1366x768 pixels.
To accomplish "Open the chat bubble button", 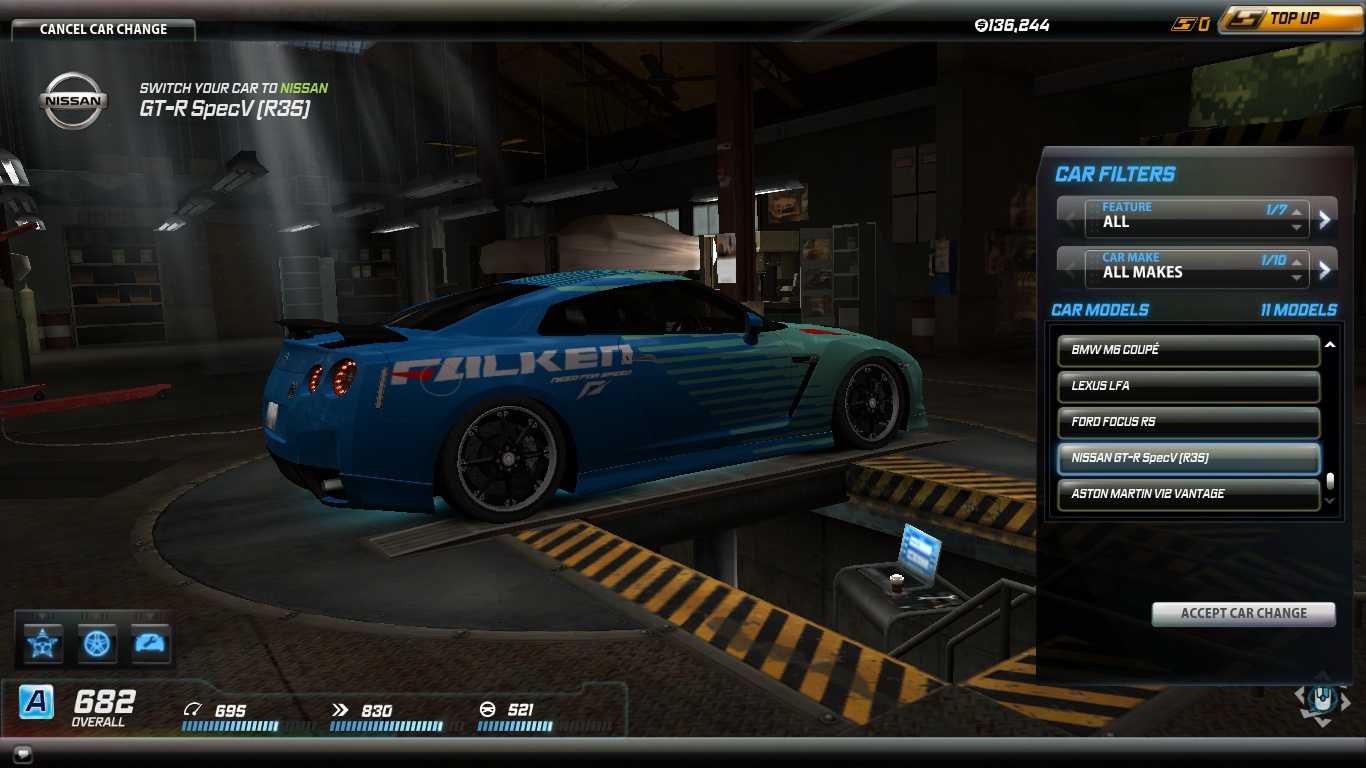I will point(23,753).
